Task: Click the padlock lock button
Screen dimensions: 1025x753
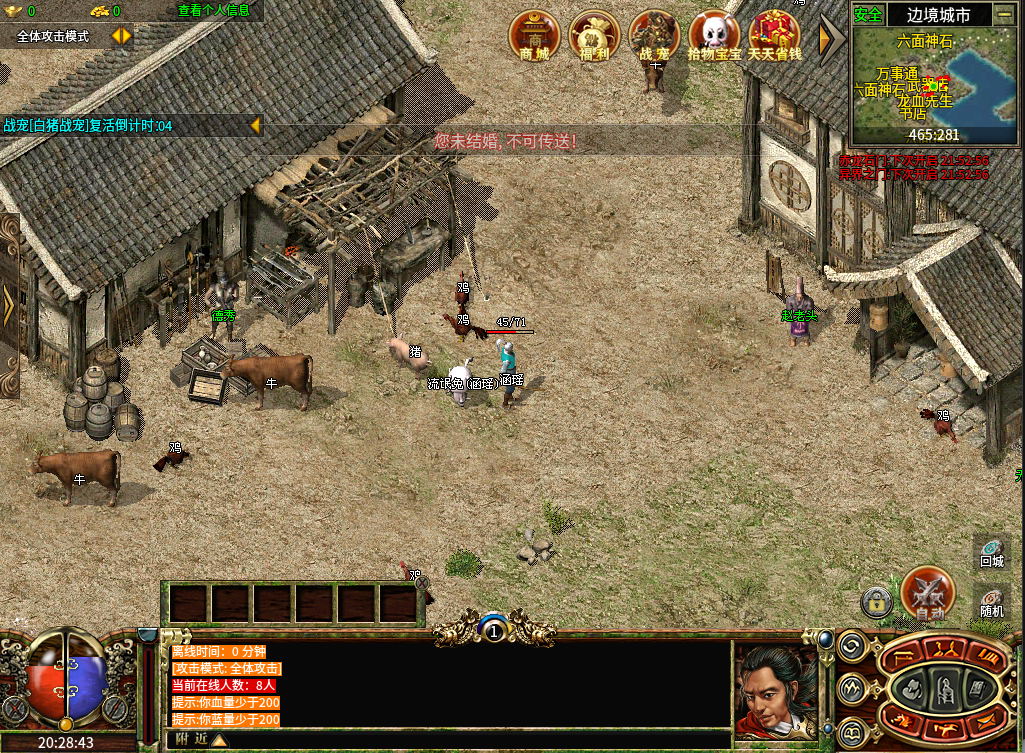Action: [x=876, y=602]
